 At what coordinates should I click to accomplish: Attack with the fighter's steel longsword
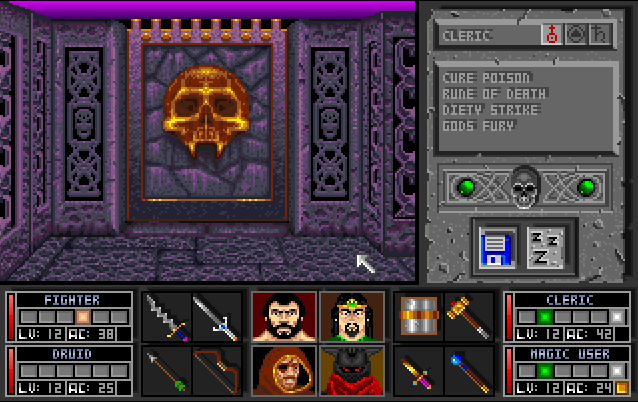click(x=216, y=317)
